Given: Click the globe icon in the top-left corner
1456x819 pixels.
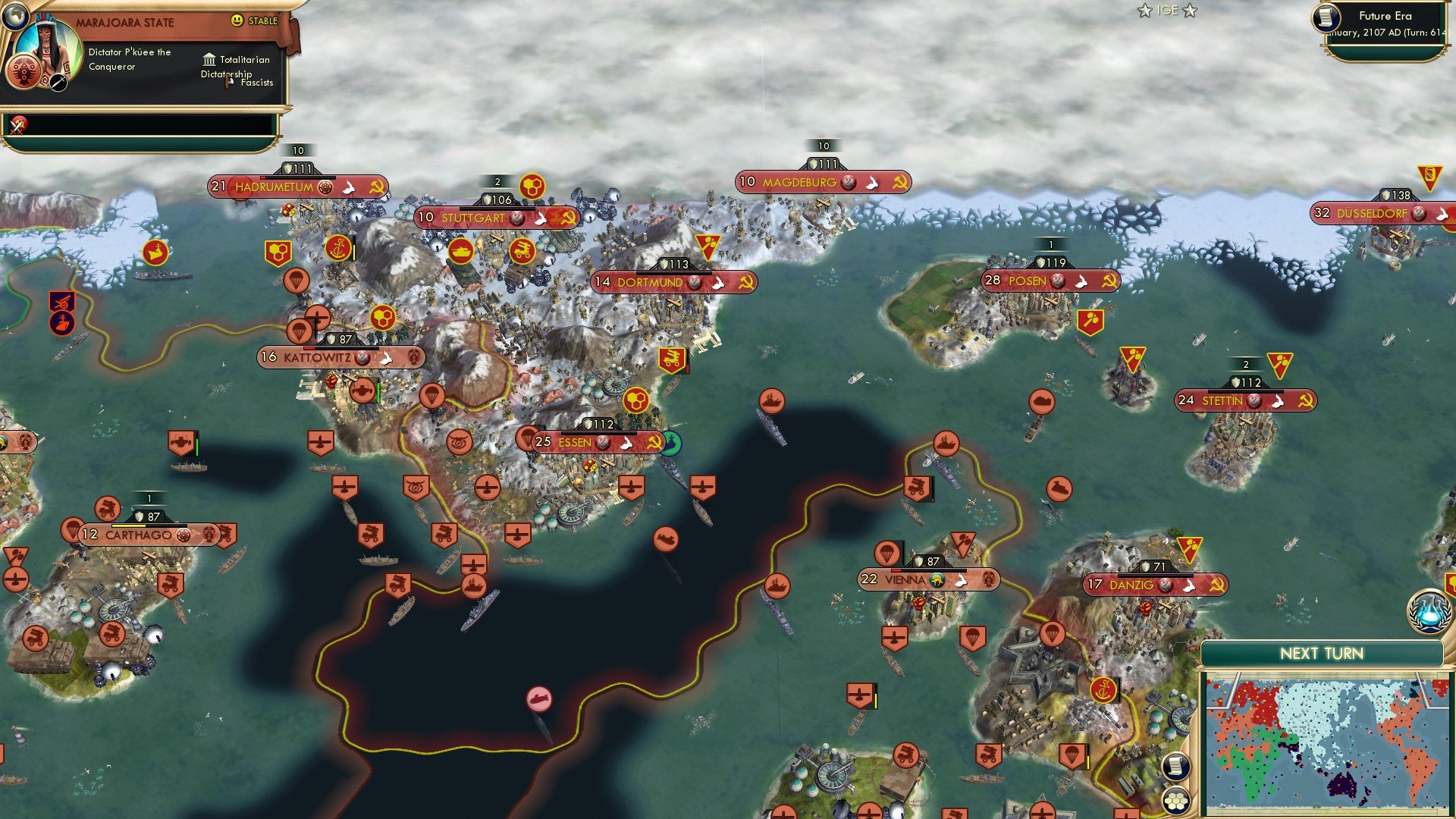Looking at the screenshot, I should pyautogui.click(x=16, y=17).
